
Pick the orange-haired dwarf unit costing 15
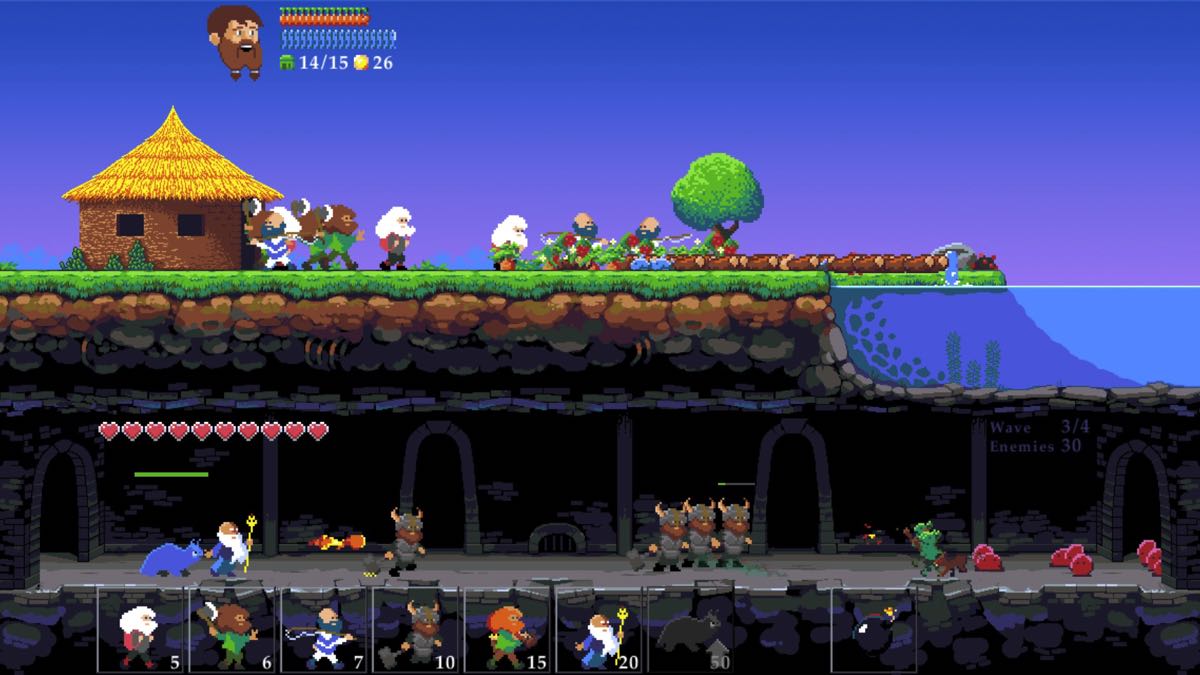pyautogui.click(x=509, y=630)
